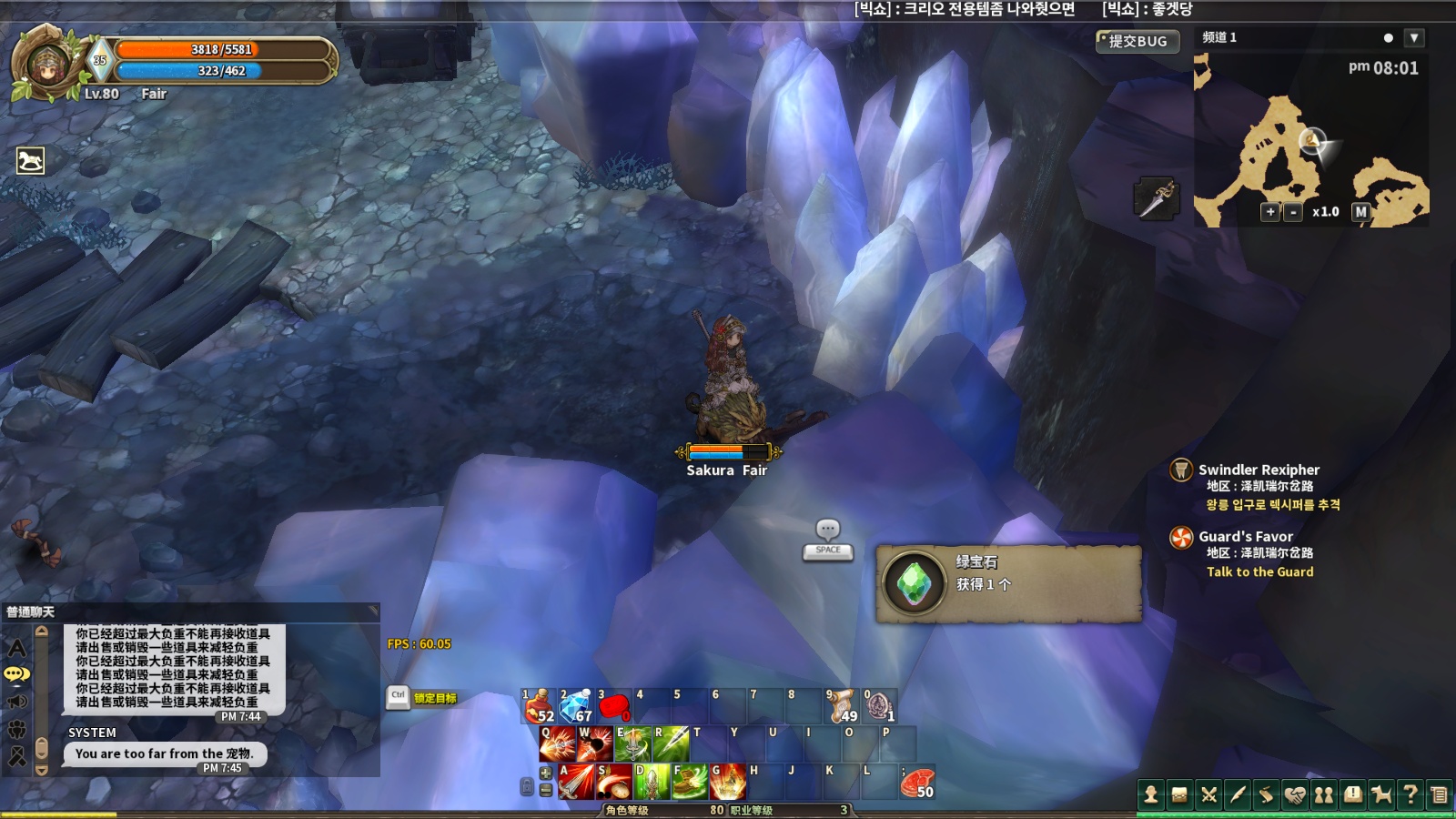Zoom out the minimap with minus button
The width and height of the screenshot is (1456, 819).
pos(1293,212)
